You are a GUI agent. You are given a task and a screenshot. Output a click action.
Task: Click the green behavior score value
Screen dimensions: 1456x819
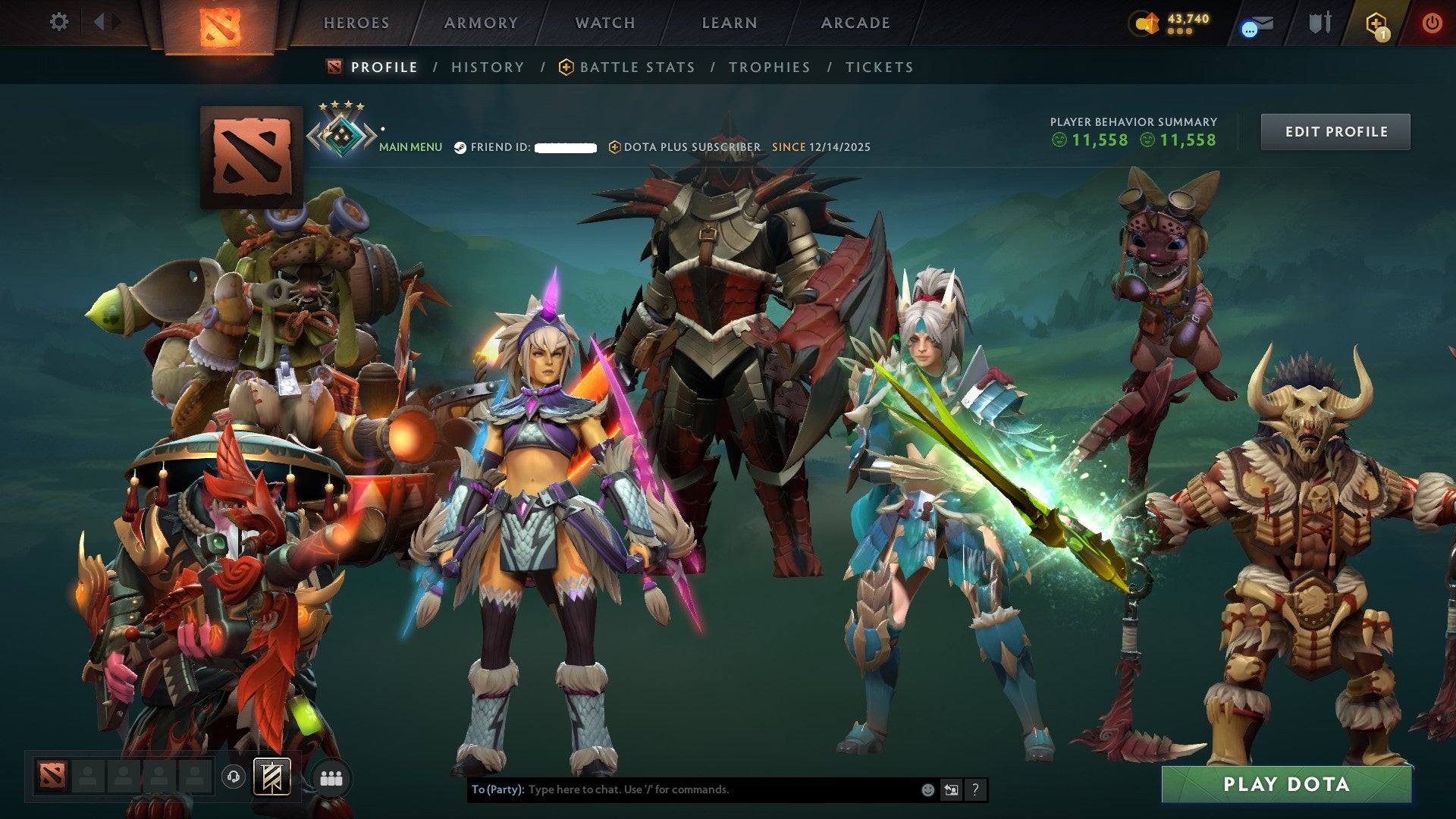1098,140
